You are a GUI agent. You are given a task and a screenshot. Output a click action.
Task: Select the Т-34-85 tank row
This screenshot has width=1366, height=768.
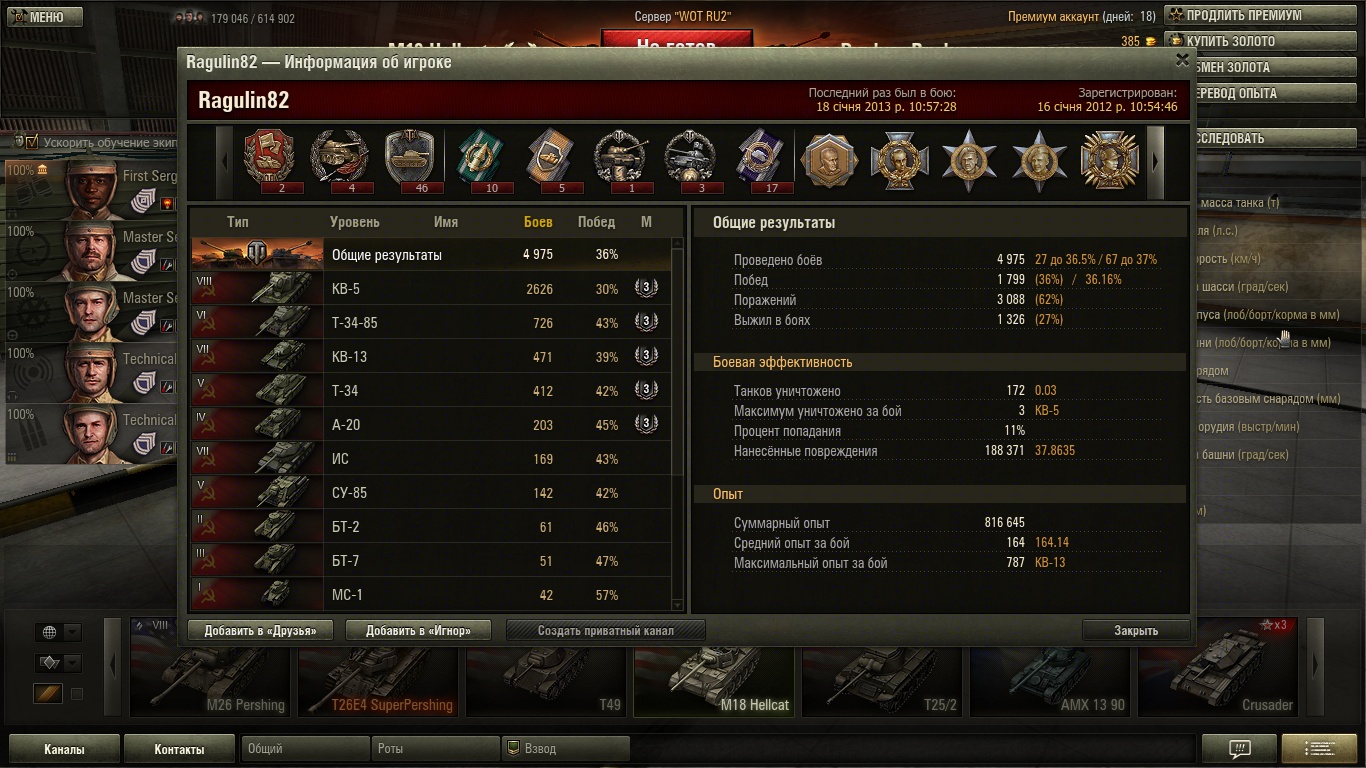[430, 323]
